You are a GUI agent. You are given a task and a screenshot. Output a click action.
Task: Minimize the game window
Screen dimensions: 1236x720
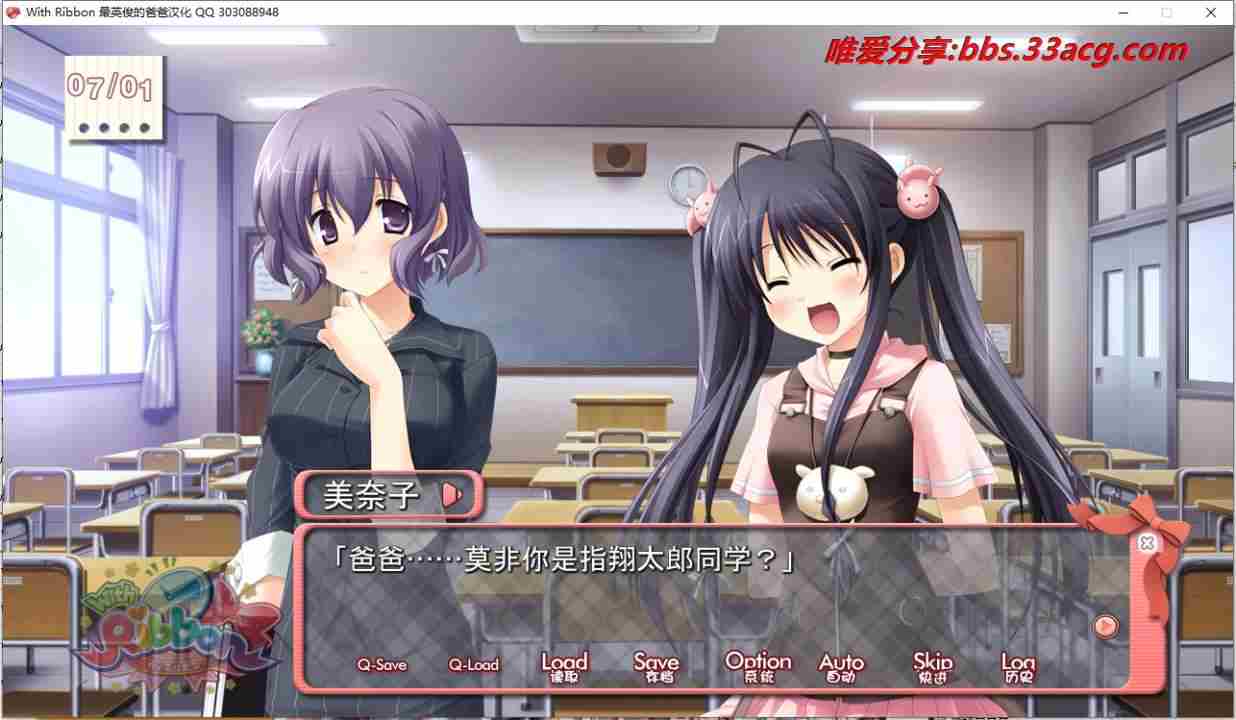pyautogui.click(x=1120, y=12)
